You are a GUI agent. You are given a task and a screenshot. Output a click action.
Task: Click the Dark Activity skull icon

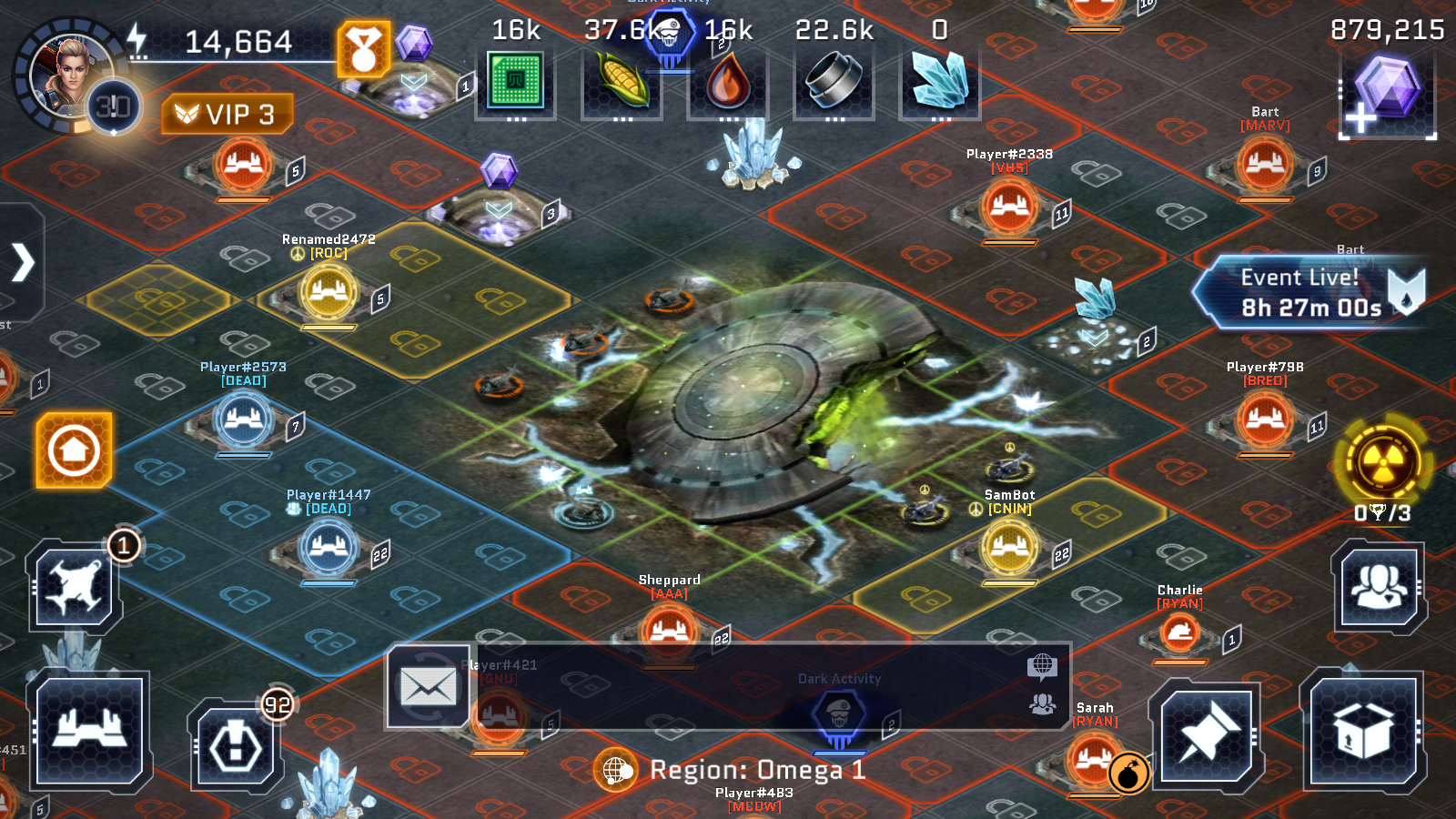click(840, 711)
